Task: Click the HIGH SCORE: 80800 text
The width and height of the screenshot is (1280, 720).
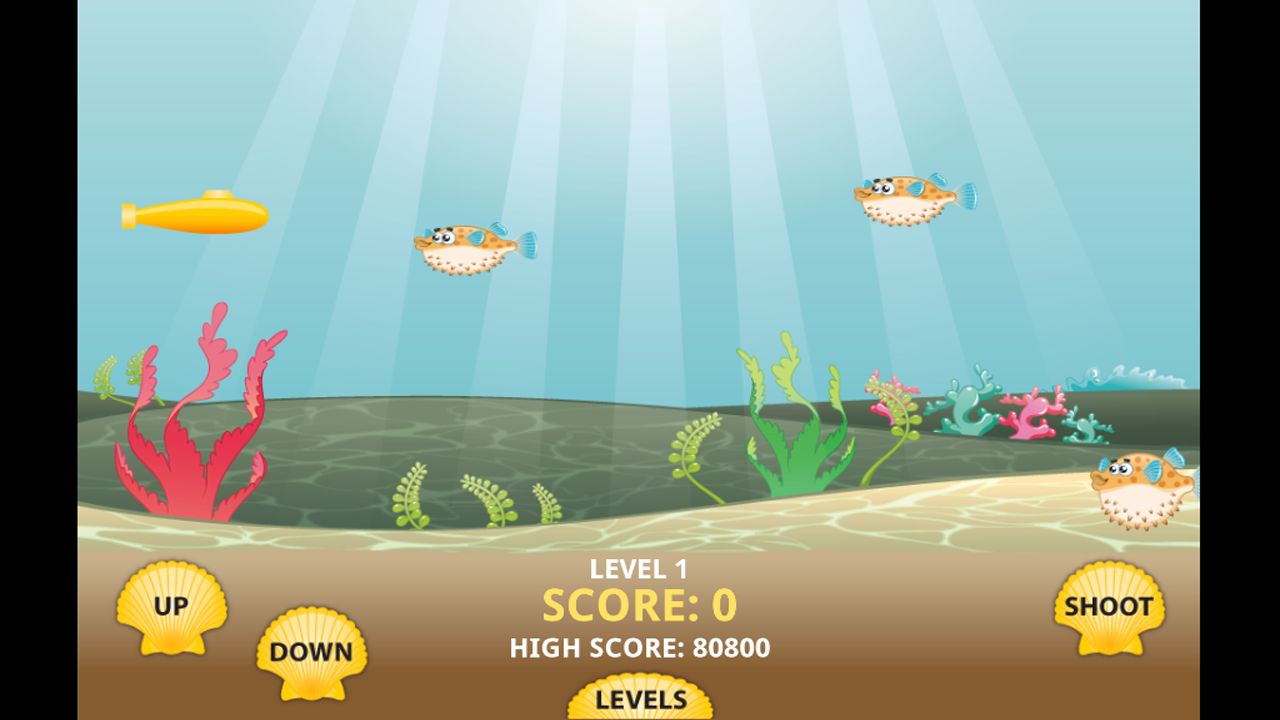Action: coord(640,648)
